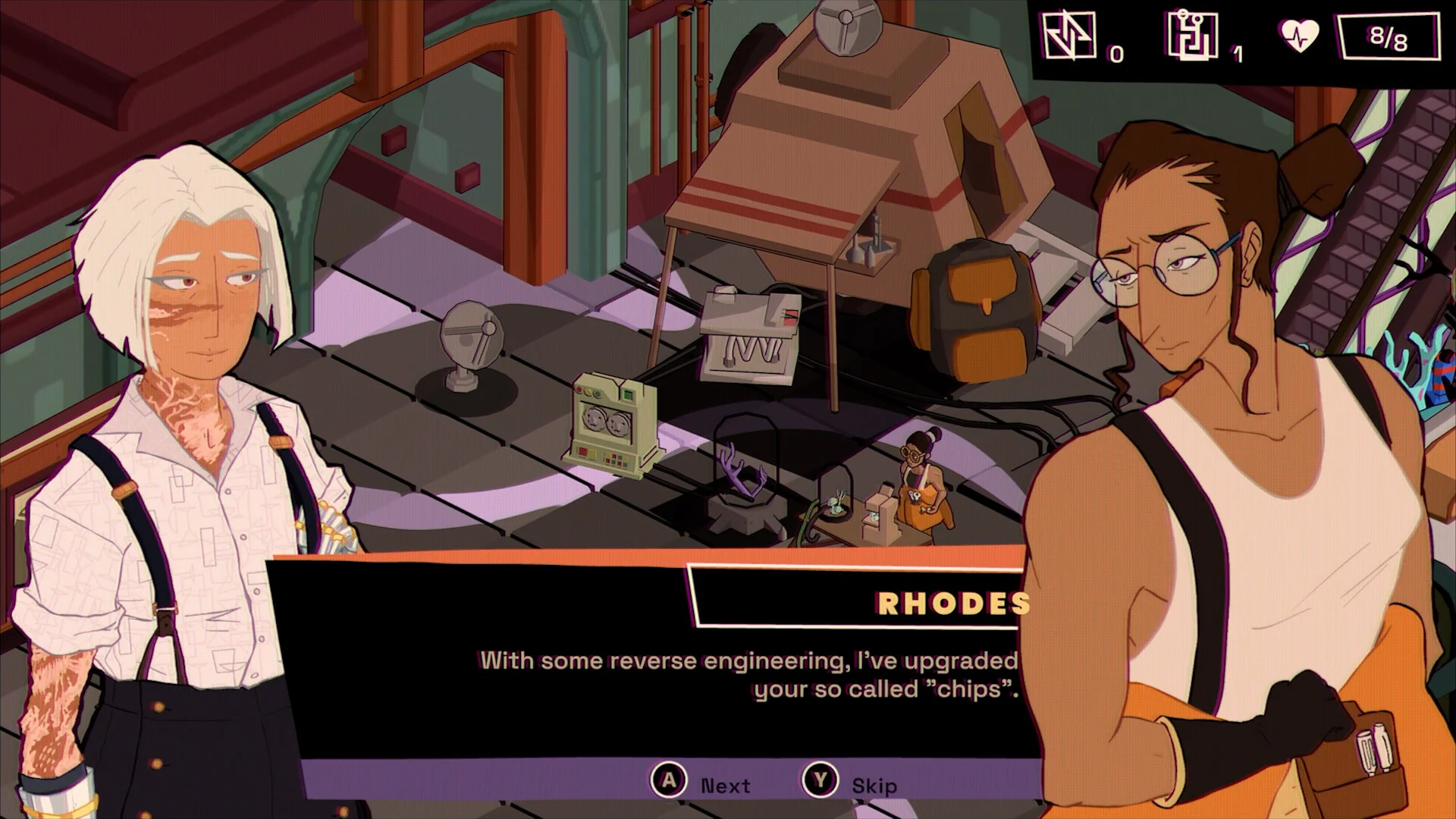Select the lightning chip currency icon
The height and width of the screenshot is (819, 1456).
(1069, 36)
